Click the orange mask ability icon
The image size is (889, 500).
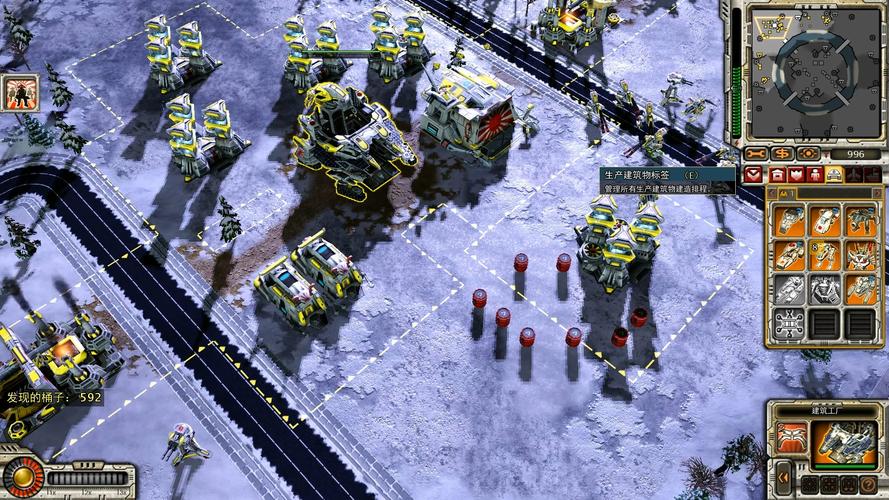coord(791,437)
